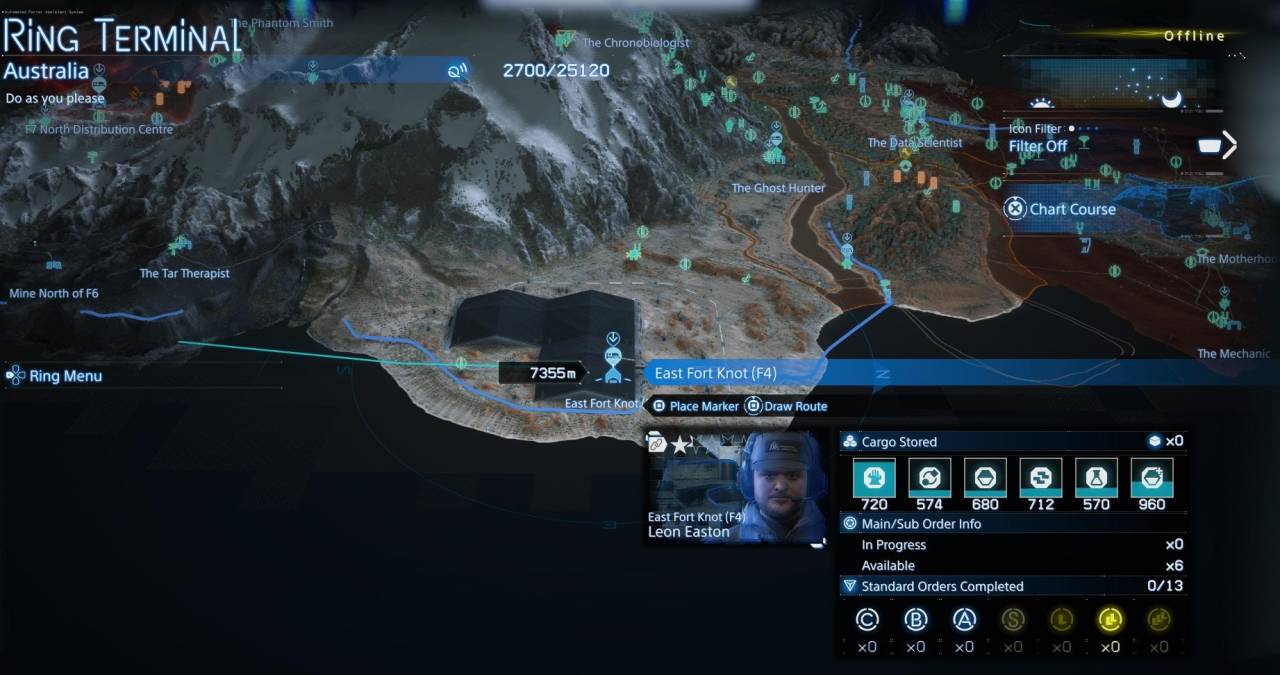Select the cargo resource icon showing 960

point(1151,478)
